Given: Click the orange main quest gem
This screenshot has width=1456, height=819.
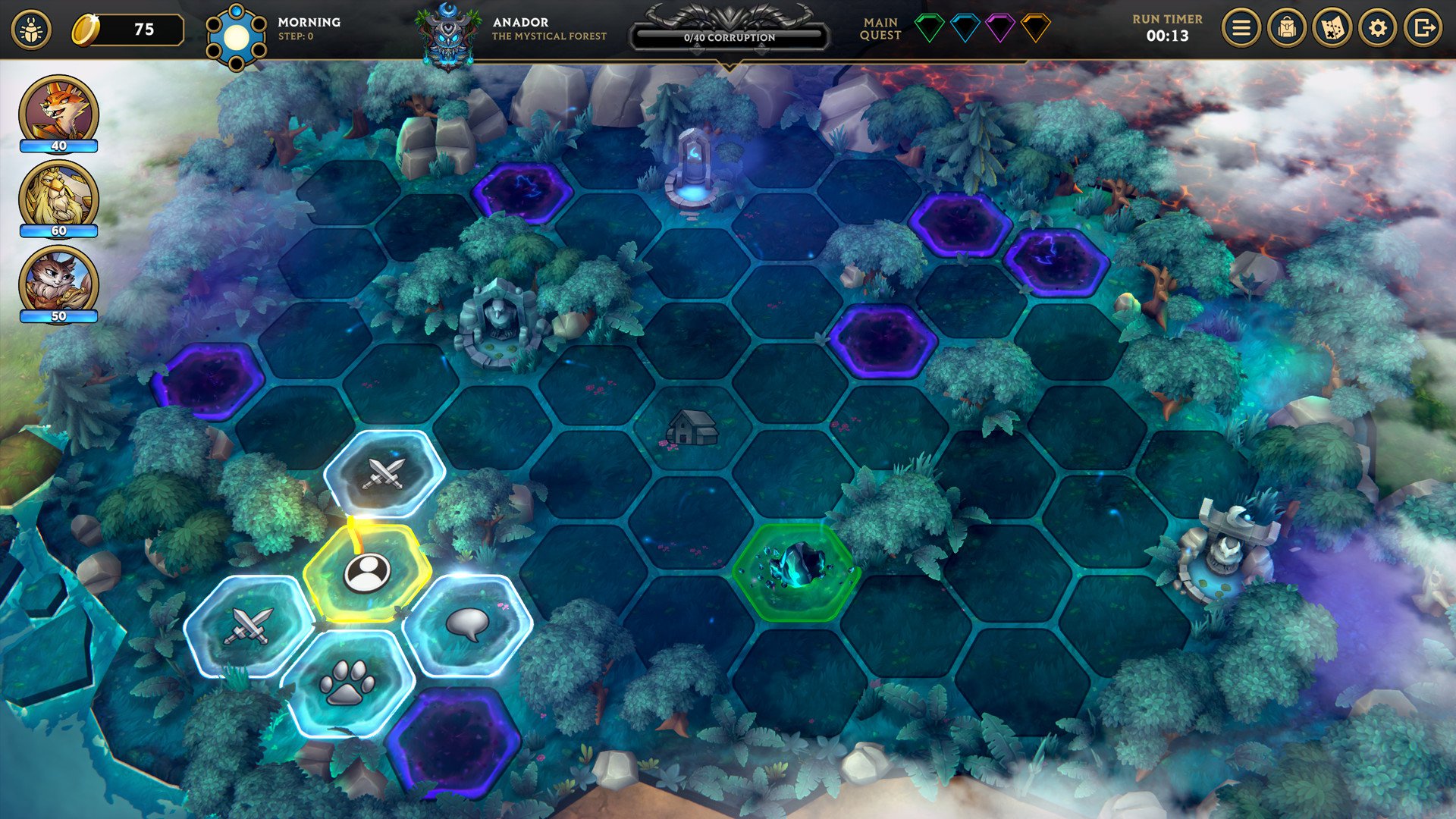Looking at the screenshot, I should (x=1035, y=29).
